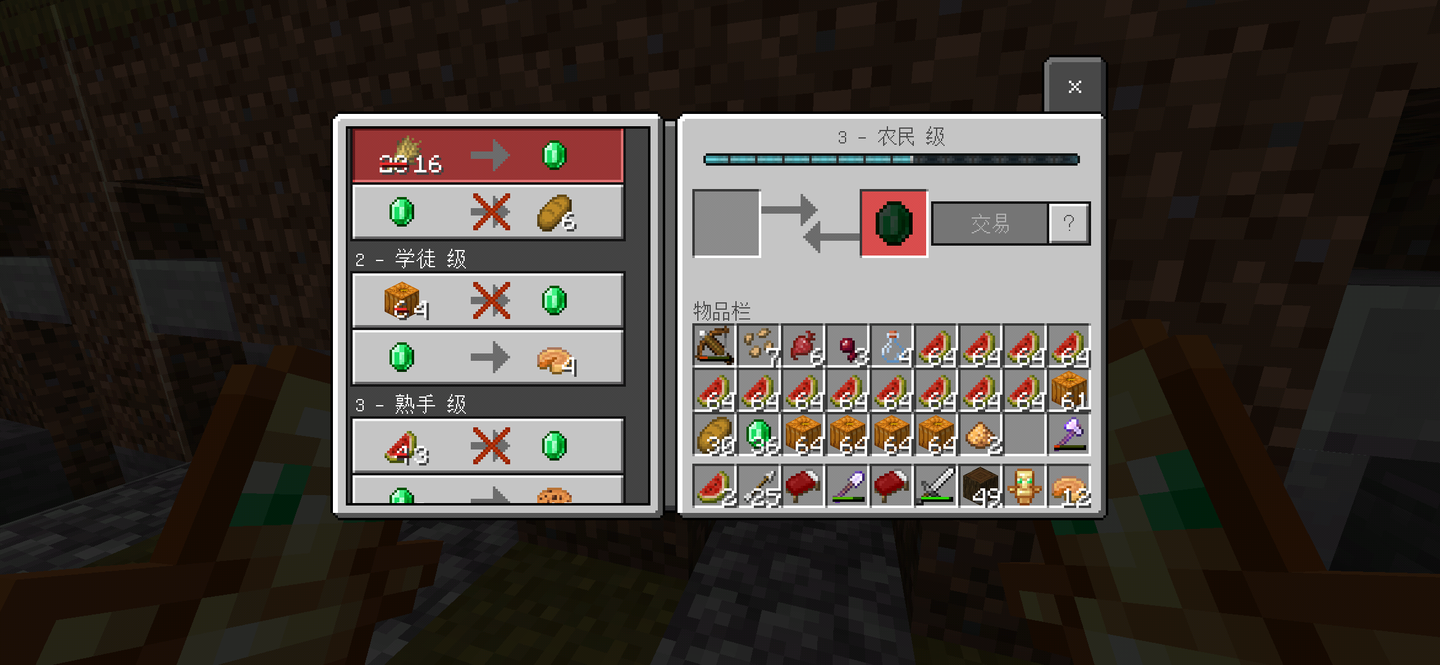
Task: Close the villager trading window
Action: click(x=1074, y=87)
